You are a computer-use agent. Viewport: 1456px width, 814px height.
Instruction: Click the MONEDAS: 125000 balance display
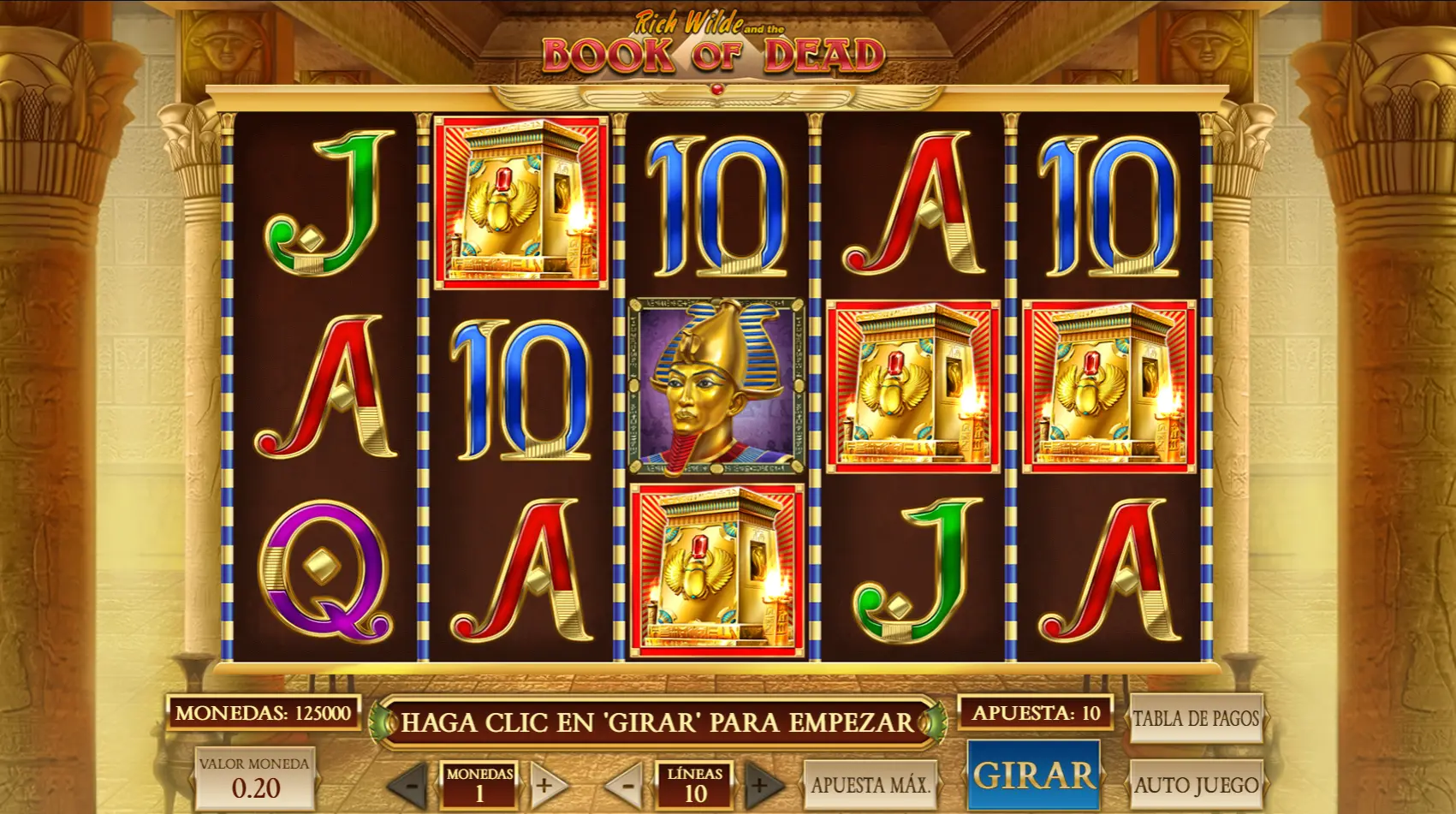coord(265,712)
